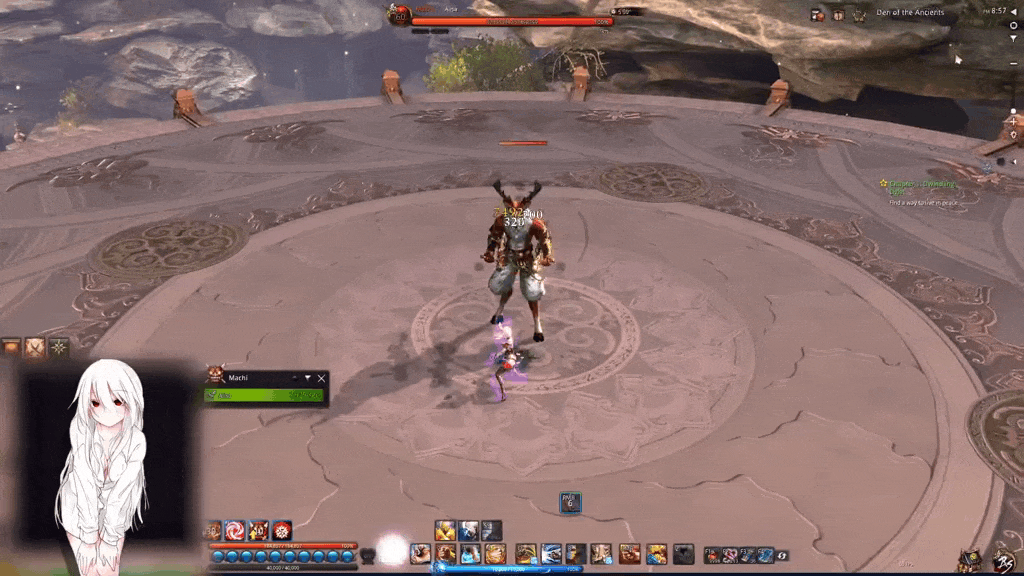Select the Den of the Ancients location label
This screenshot has height=576, width=1024.
pos(910,13)
